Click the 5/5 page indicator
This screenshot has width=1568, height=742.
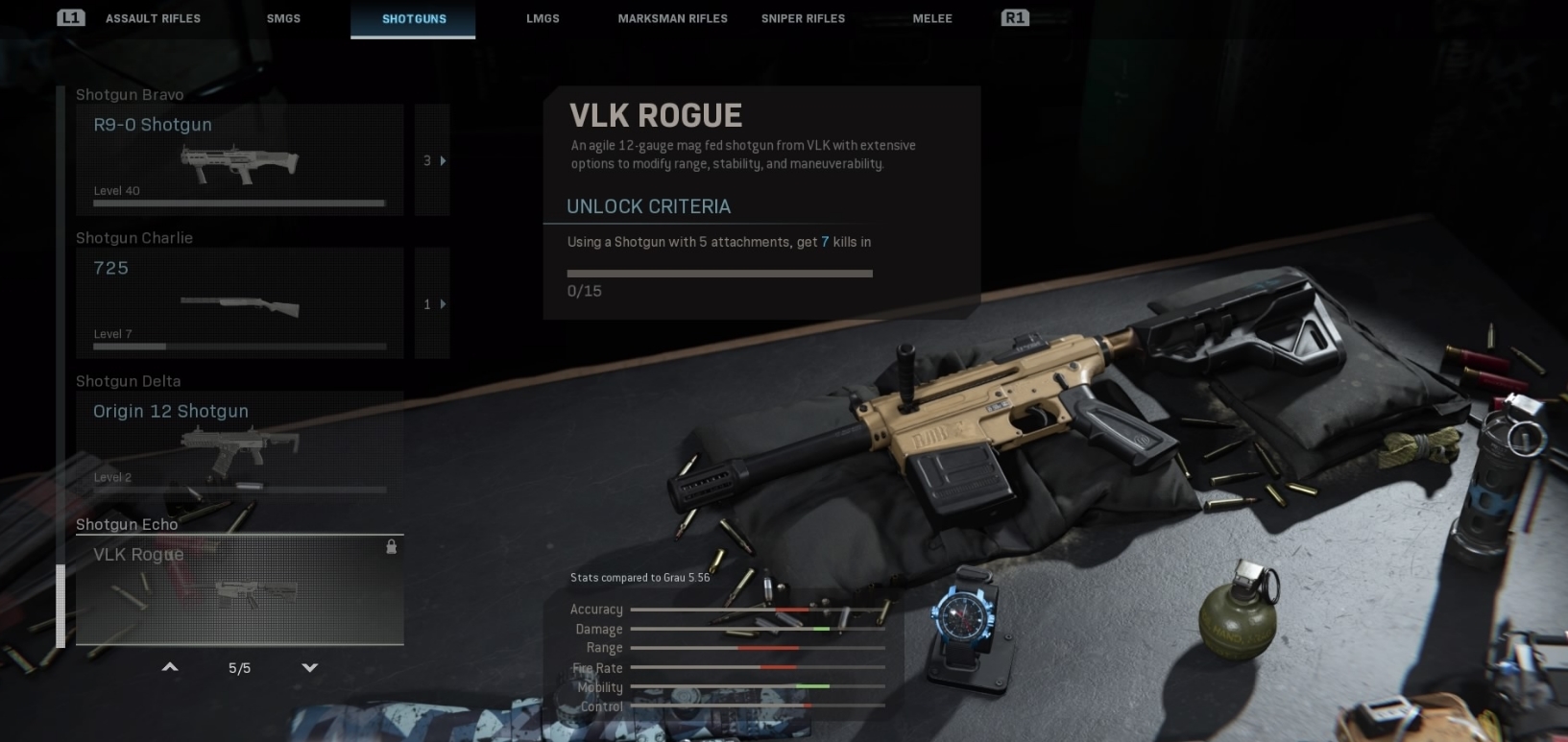tap(239, 666)
